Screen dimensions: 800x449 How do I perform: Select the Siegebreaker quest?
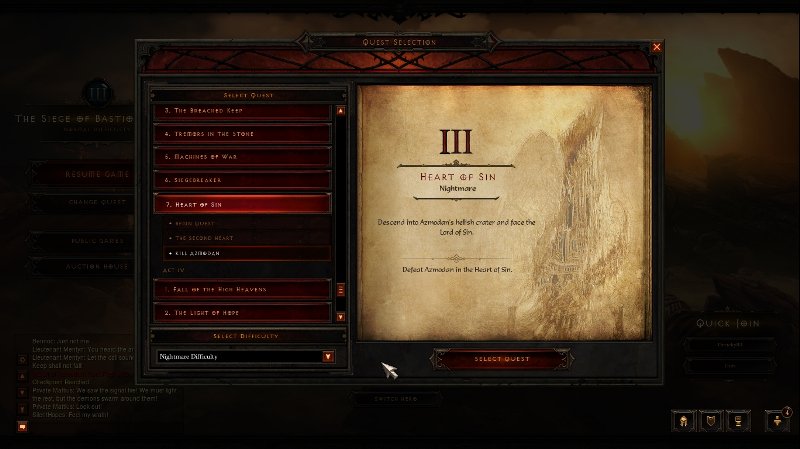pyautogui.click(x=241, y=181)
